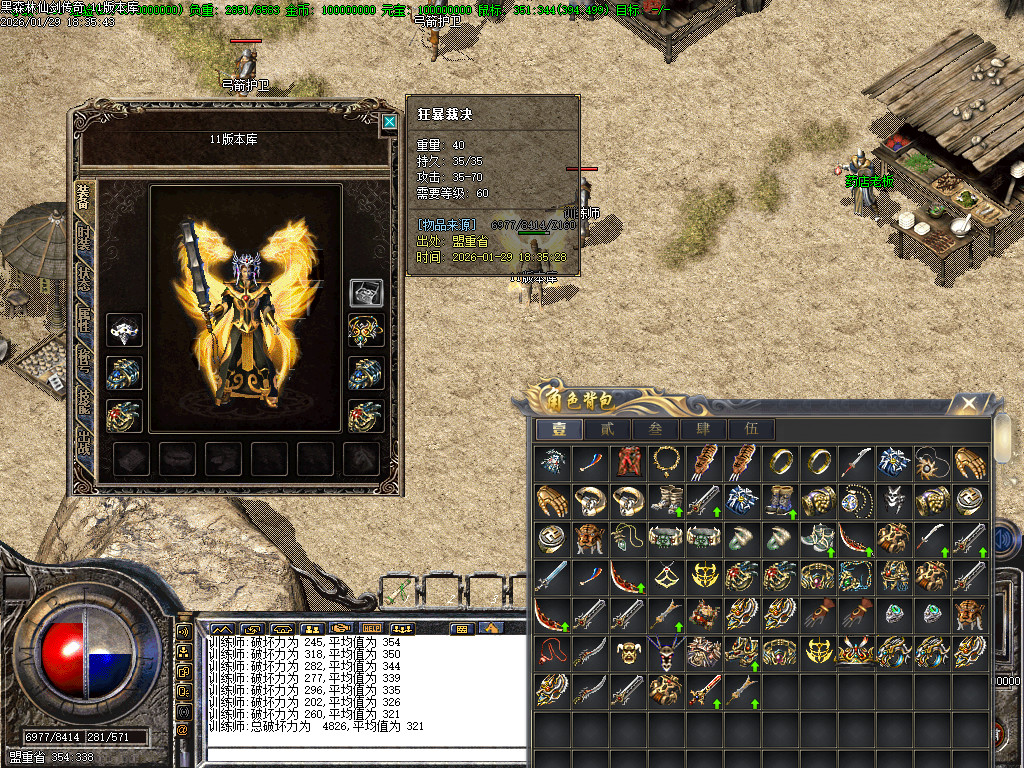1024x768 pixels.
Task: Select the equipped gold medal amulet slot
Action: pyautogui.click(x=366, y=330)
